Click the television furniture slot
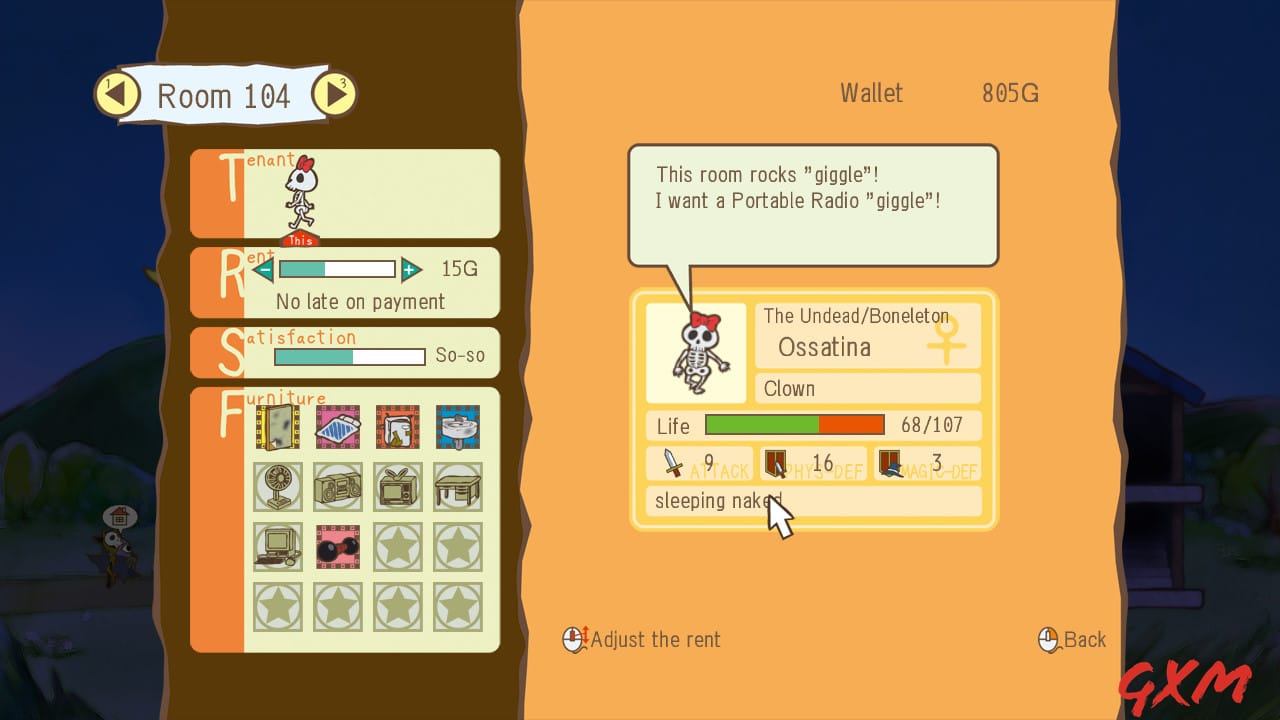The image size is (1280, 720). click(x=397, y=487)
